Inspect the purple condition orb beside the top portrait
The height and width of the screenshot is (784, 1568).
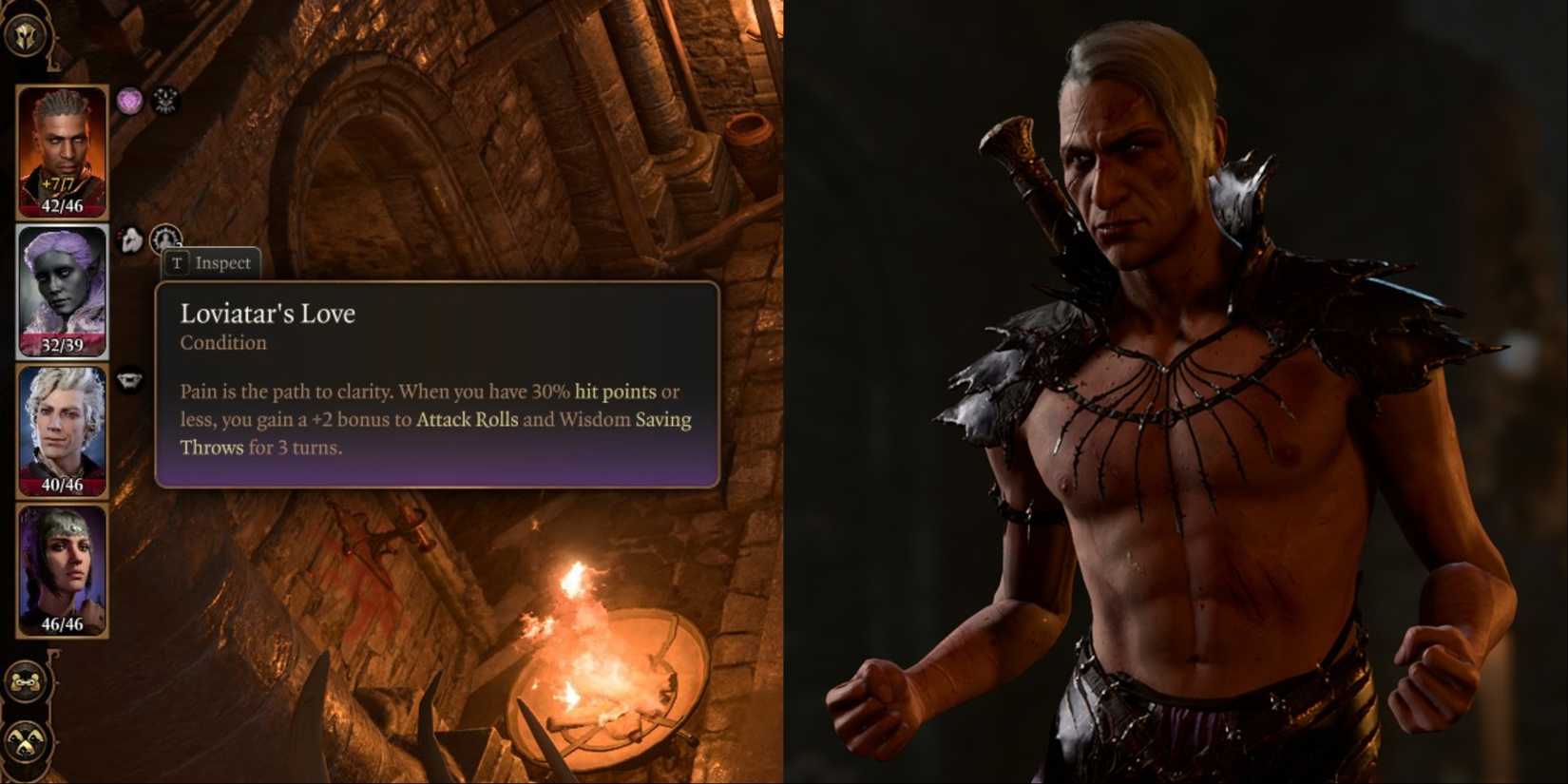coord(130,99)
